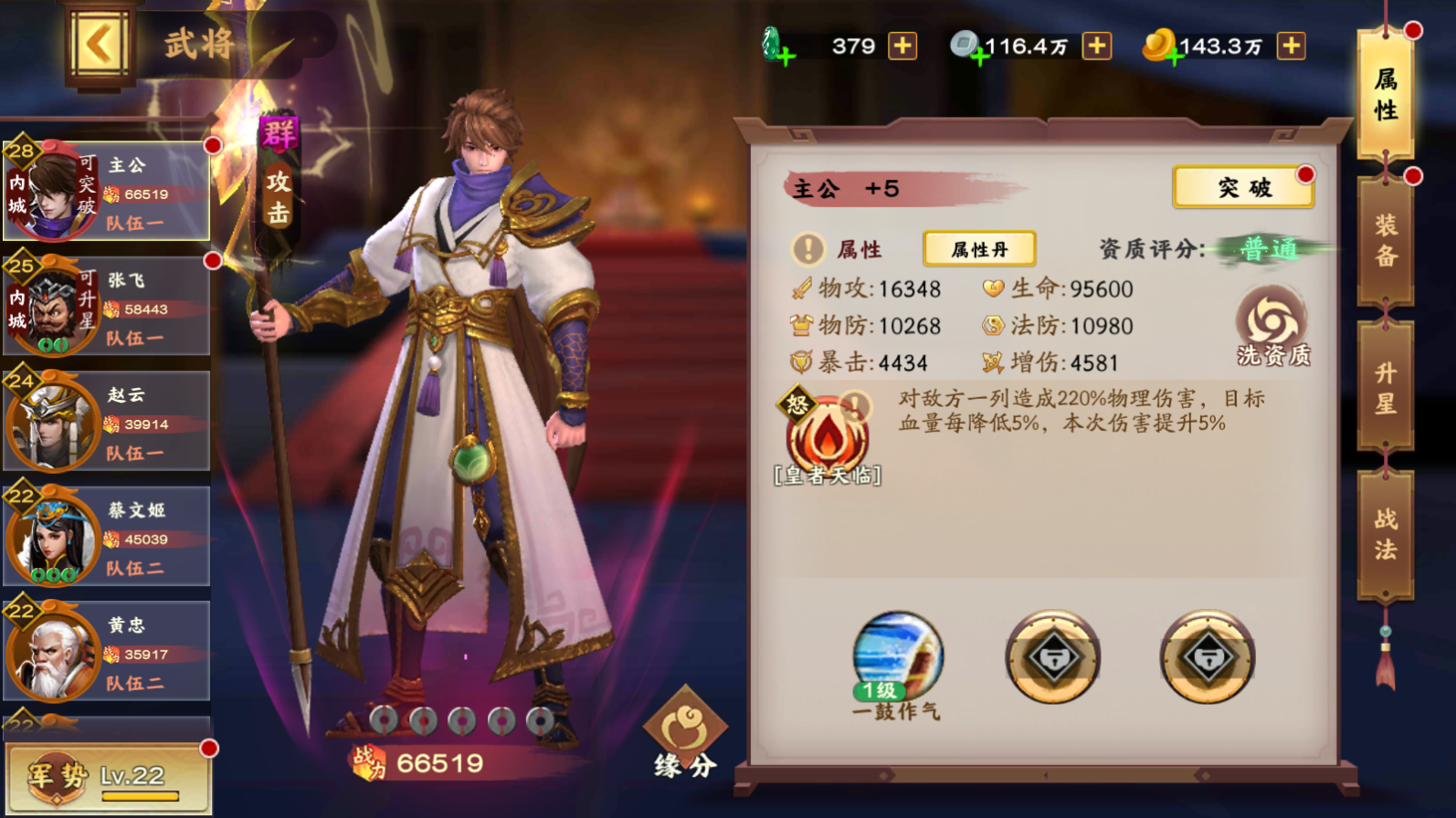Switch to the 装备 equipment tab

click(1385, 240)
